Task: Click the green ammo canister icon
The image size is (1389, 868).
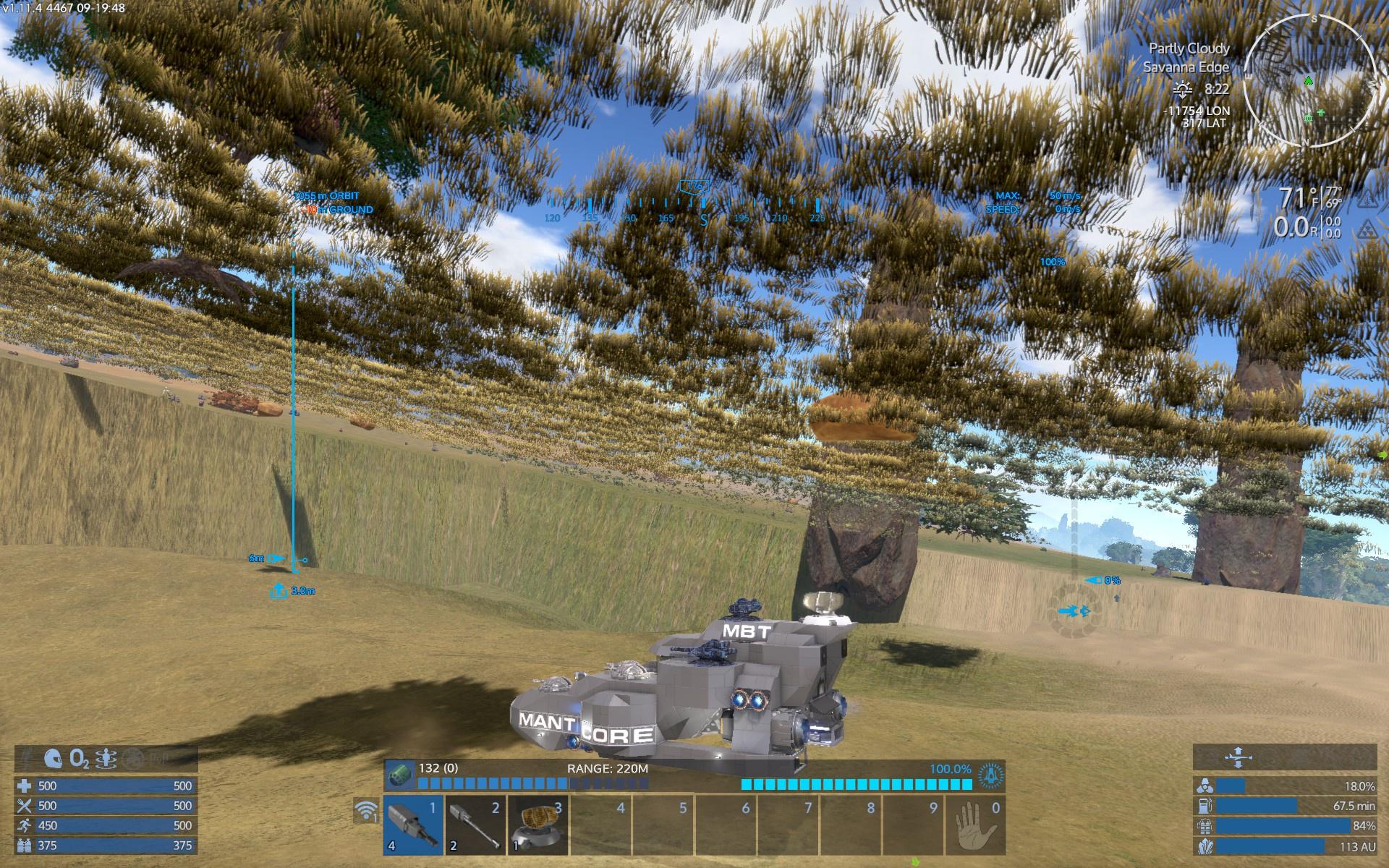Action: (x=400, y=773)
